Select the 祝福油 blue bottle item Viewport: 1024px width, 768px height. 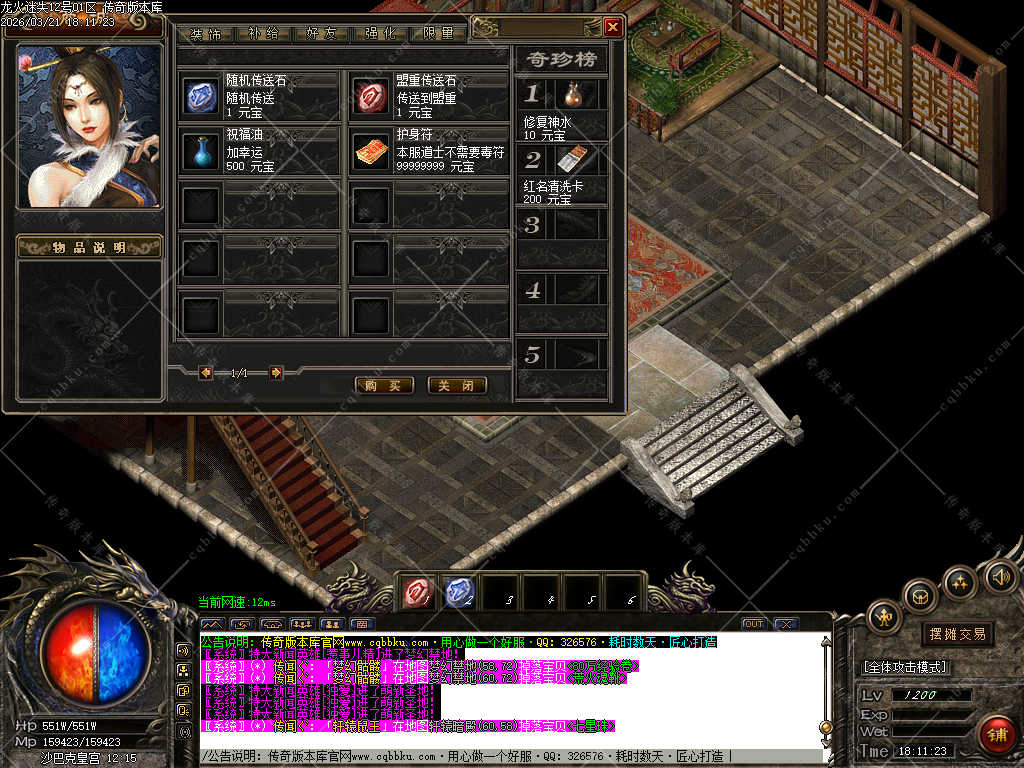click(200, 150)
